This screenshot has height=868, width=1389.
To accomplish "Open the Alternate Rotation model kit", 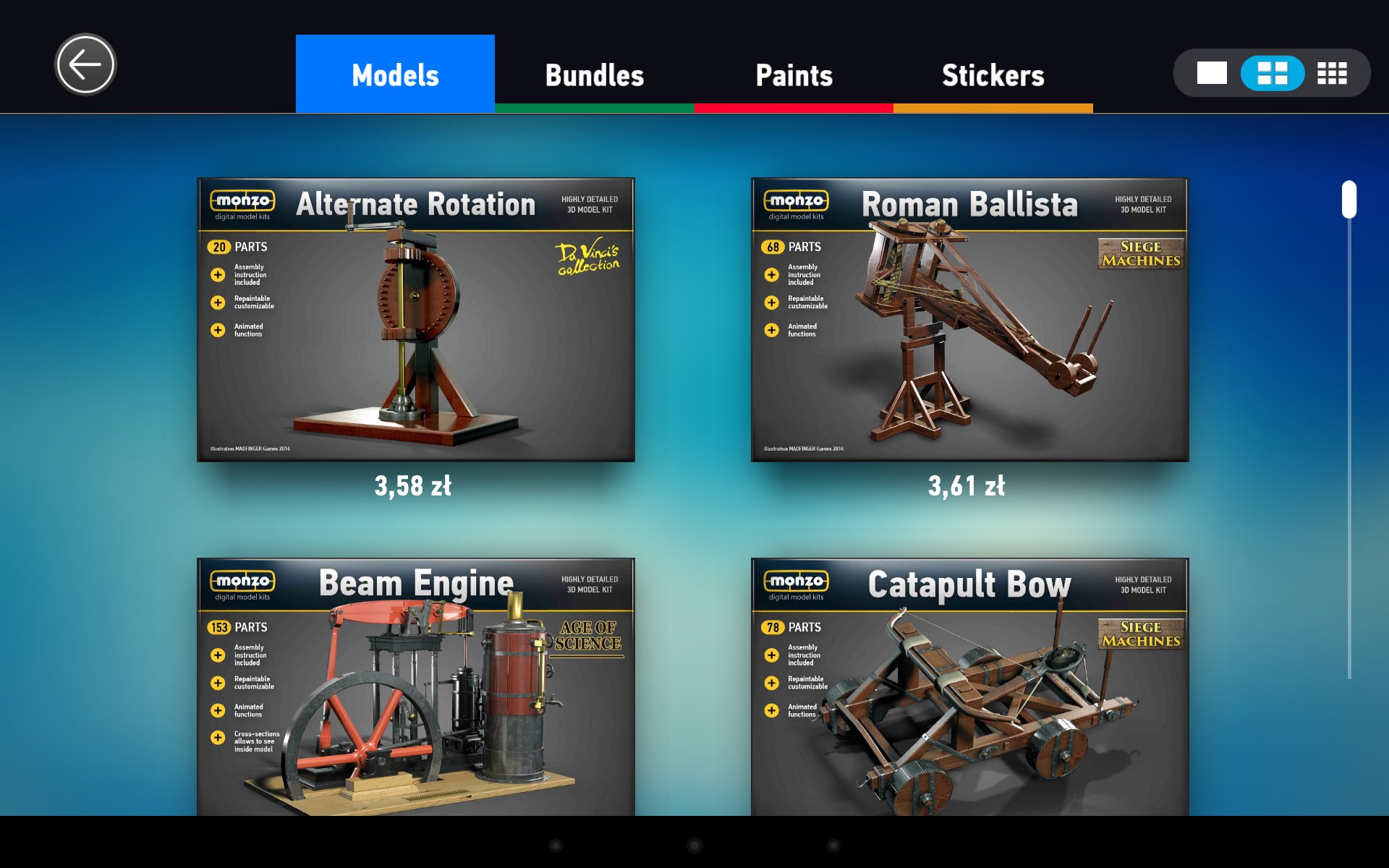I will pyautogui.click(x=416, y=320).
